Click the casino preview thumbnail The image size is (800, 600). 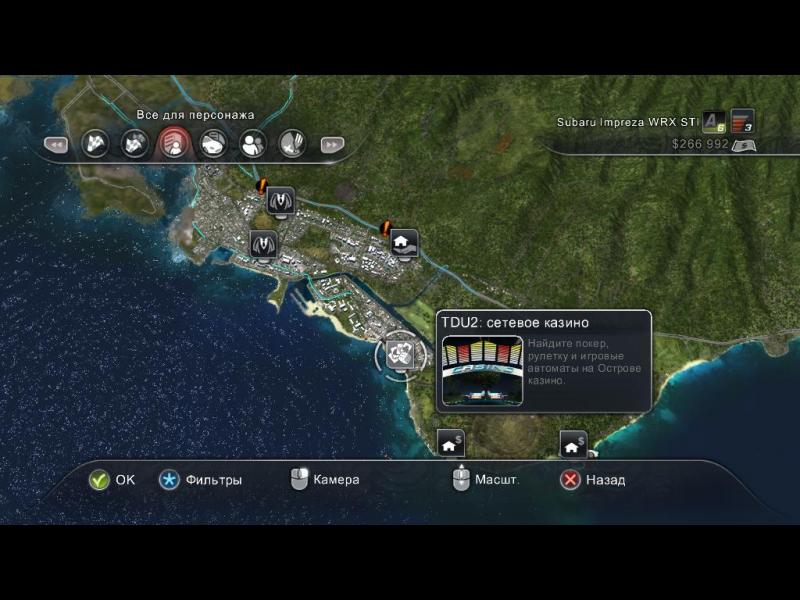pos(482,370)
